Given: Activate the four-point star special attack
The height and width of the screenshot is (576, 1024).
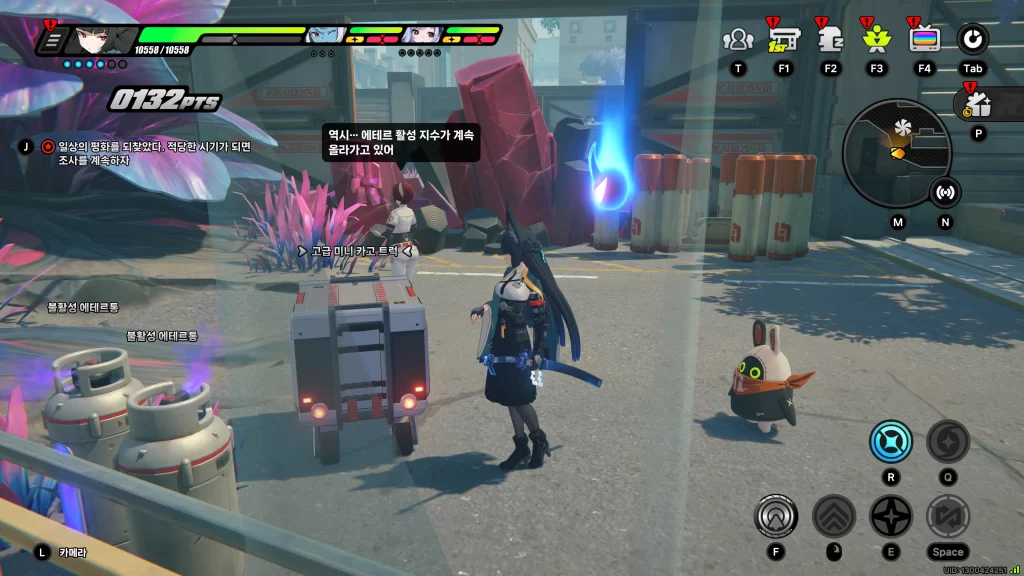Looking at the screenshot, I should click(890, 516).
